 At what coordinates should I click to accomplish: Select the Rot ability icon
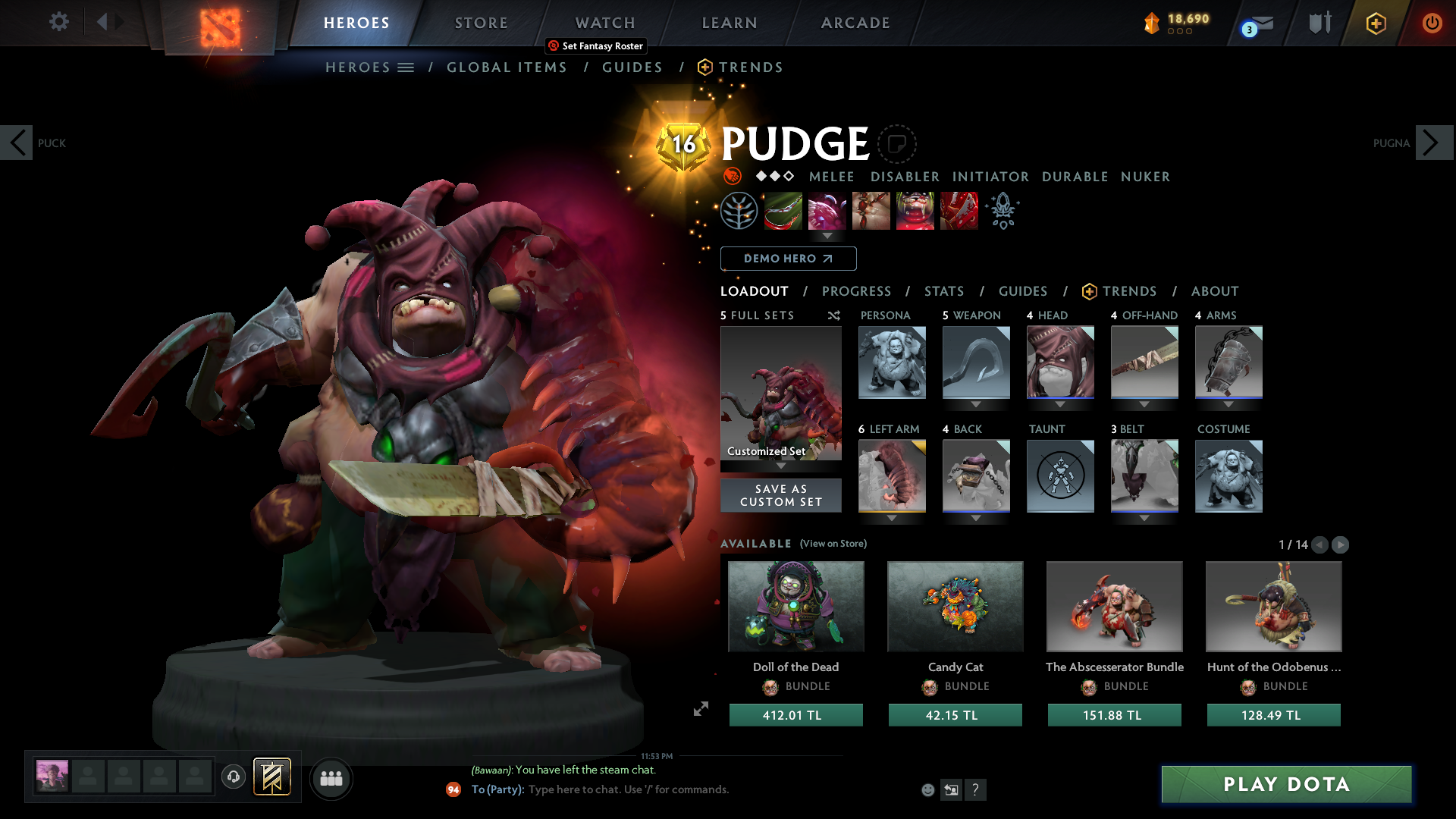pyautogui.click(x=827, y=211)
